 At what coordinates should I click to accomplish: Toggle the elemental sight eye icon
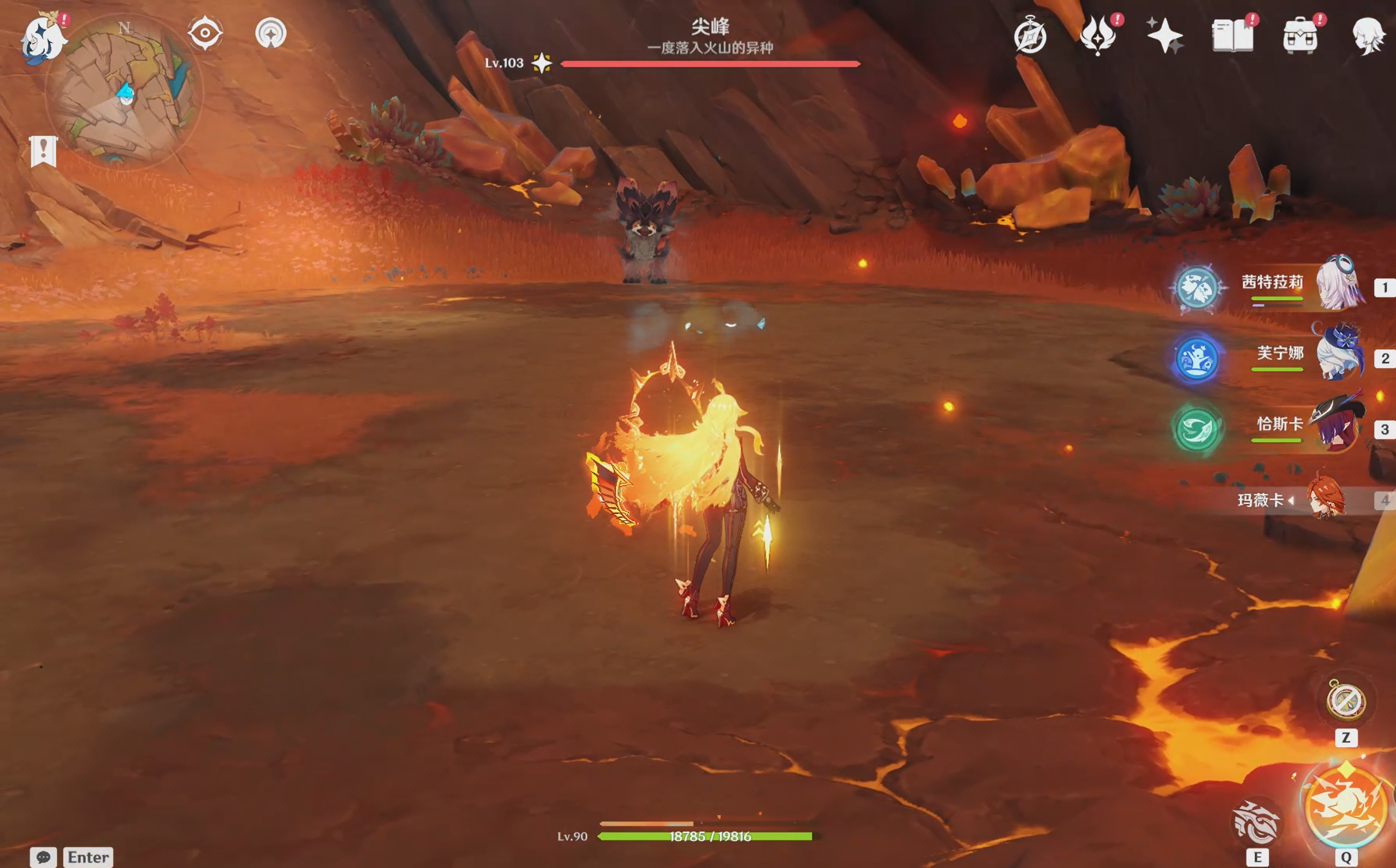pos(205,33)
